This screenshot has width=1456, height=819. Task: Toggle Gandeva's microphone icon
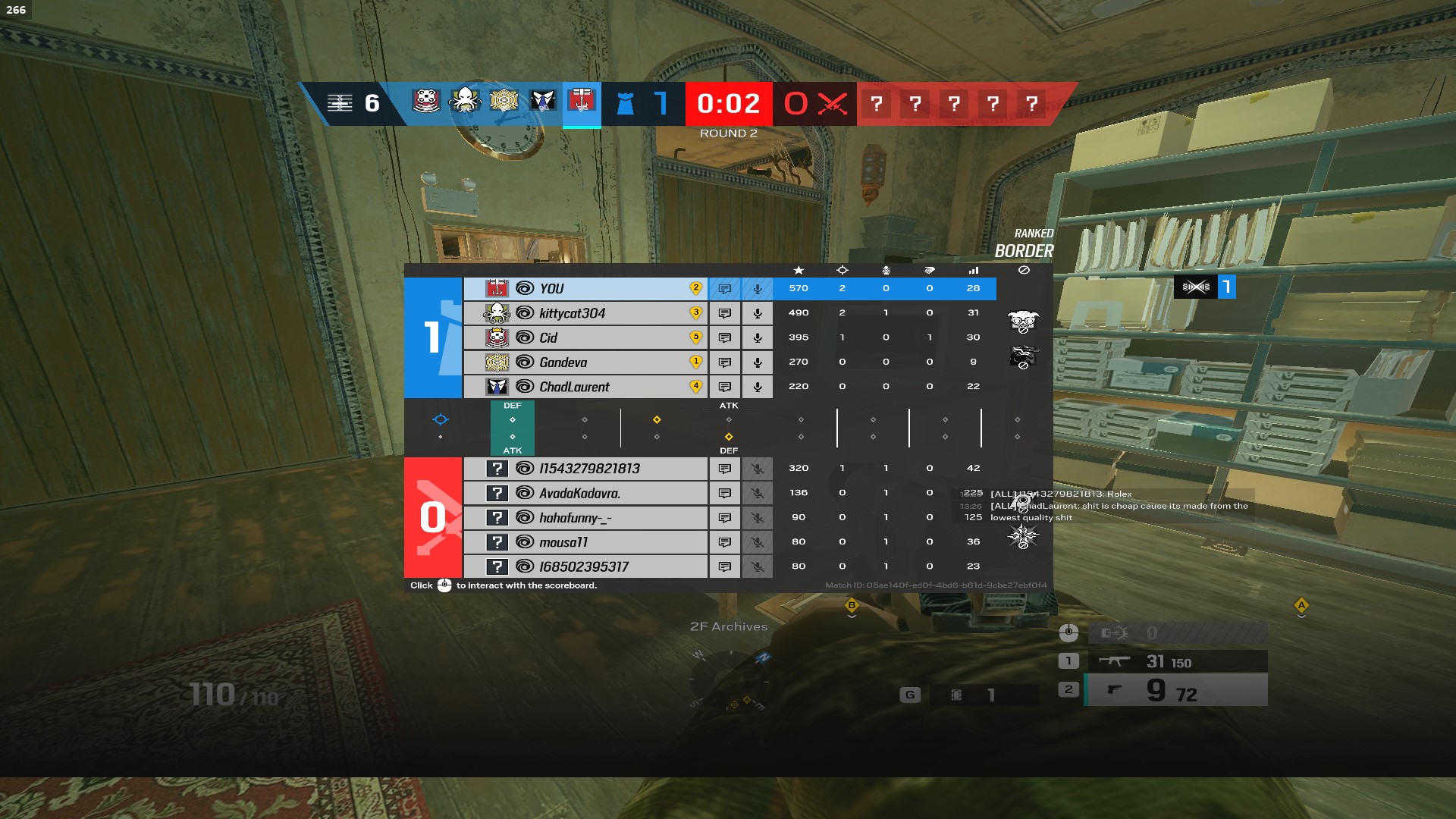coord(757,362)
